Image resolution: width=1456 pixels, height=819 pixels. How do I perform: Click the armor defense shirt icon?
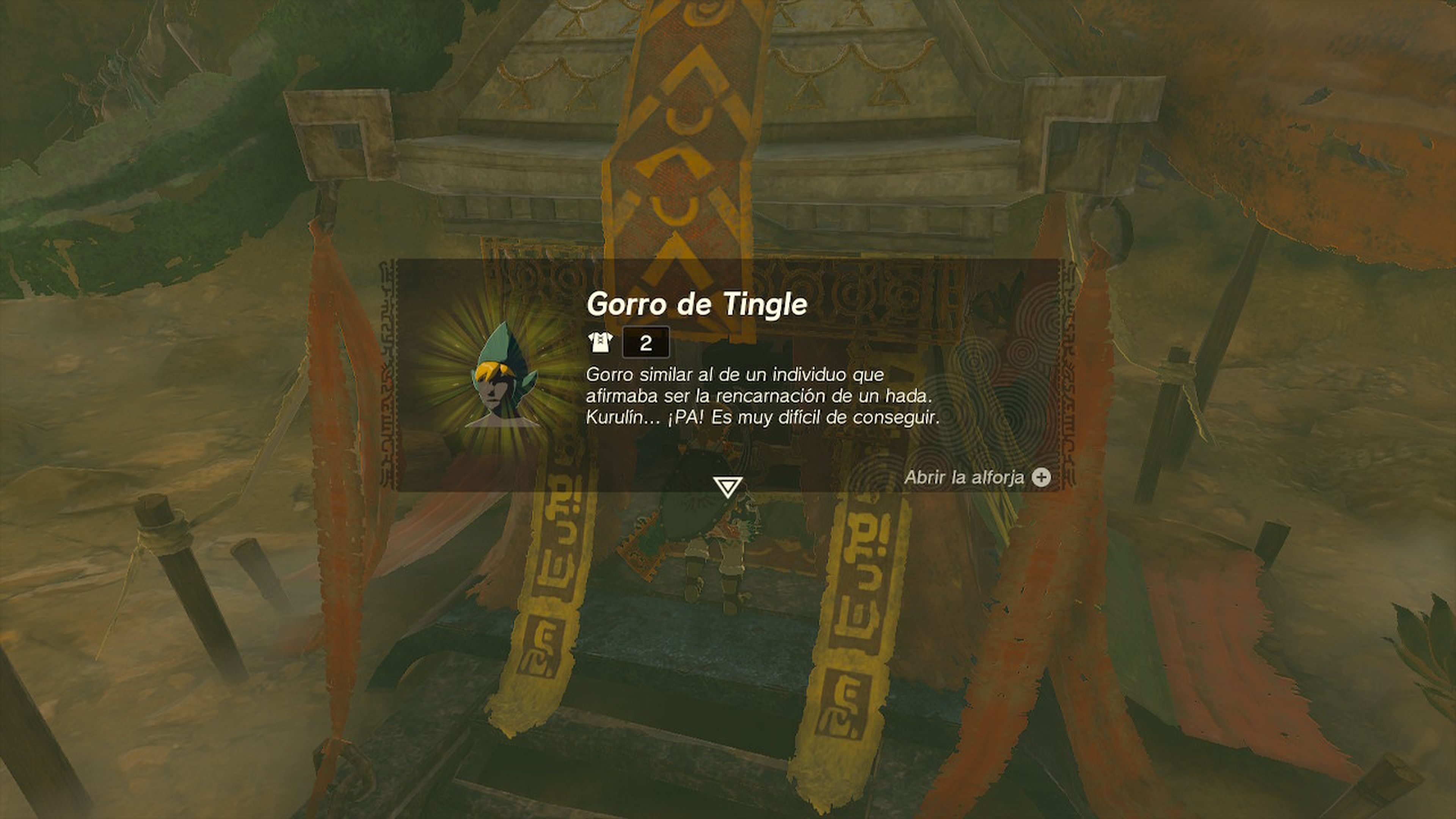[x=601, y=343]
